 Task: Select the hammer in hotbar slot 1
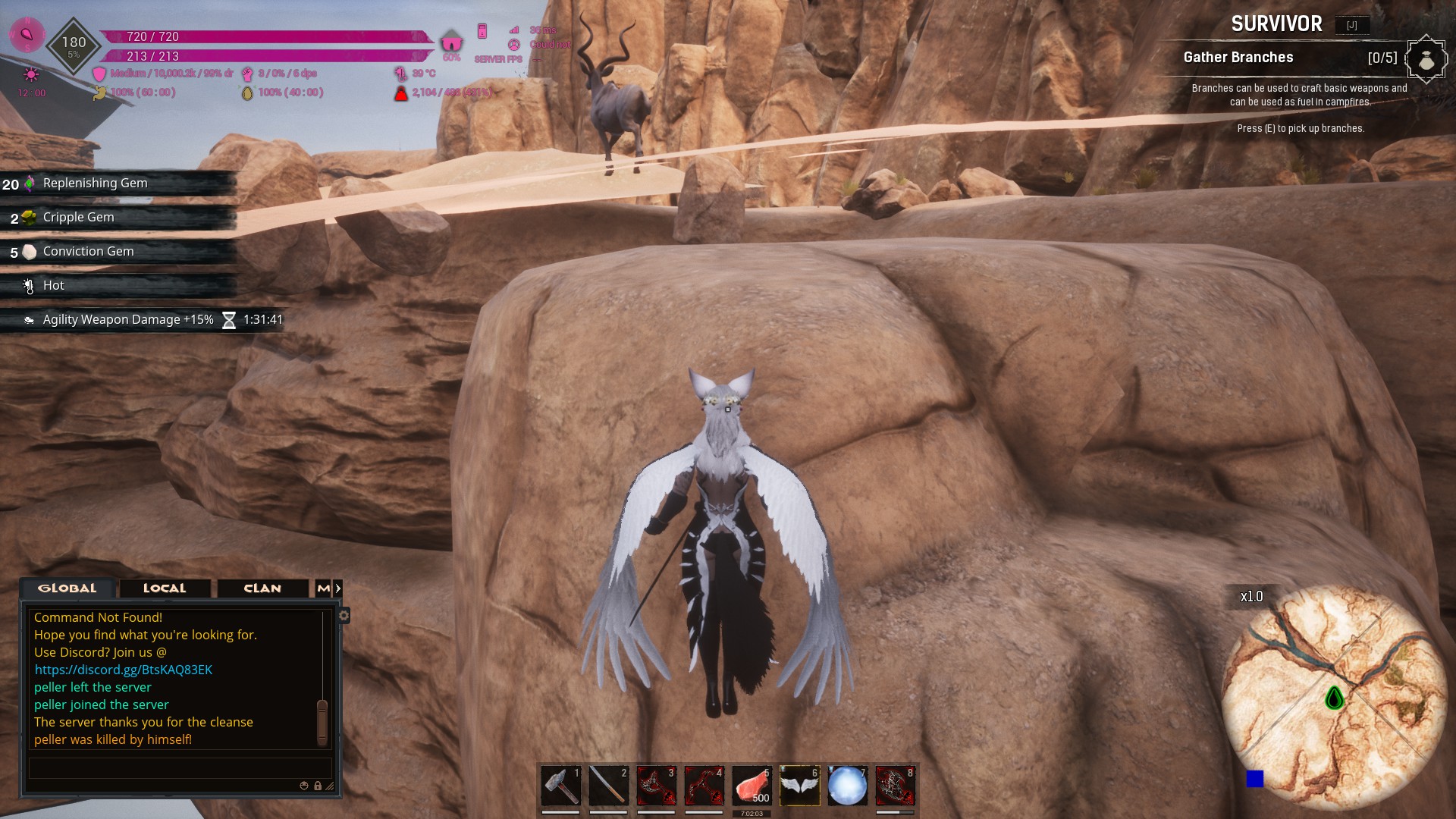tap(561, 786)
